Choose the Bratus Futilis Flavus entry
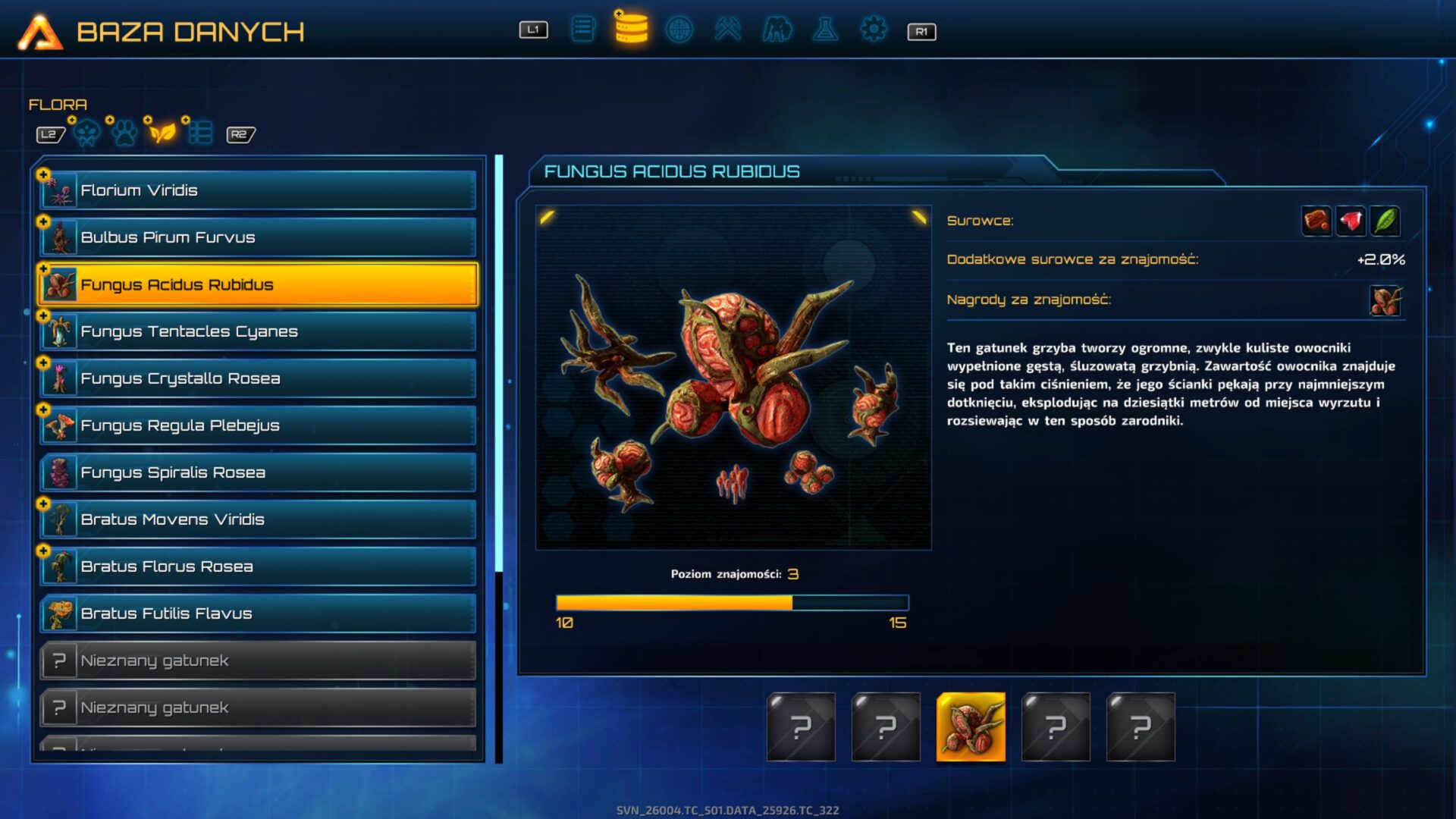The width and height of the screenshot is (1456, 819). tap(258, 613)
